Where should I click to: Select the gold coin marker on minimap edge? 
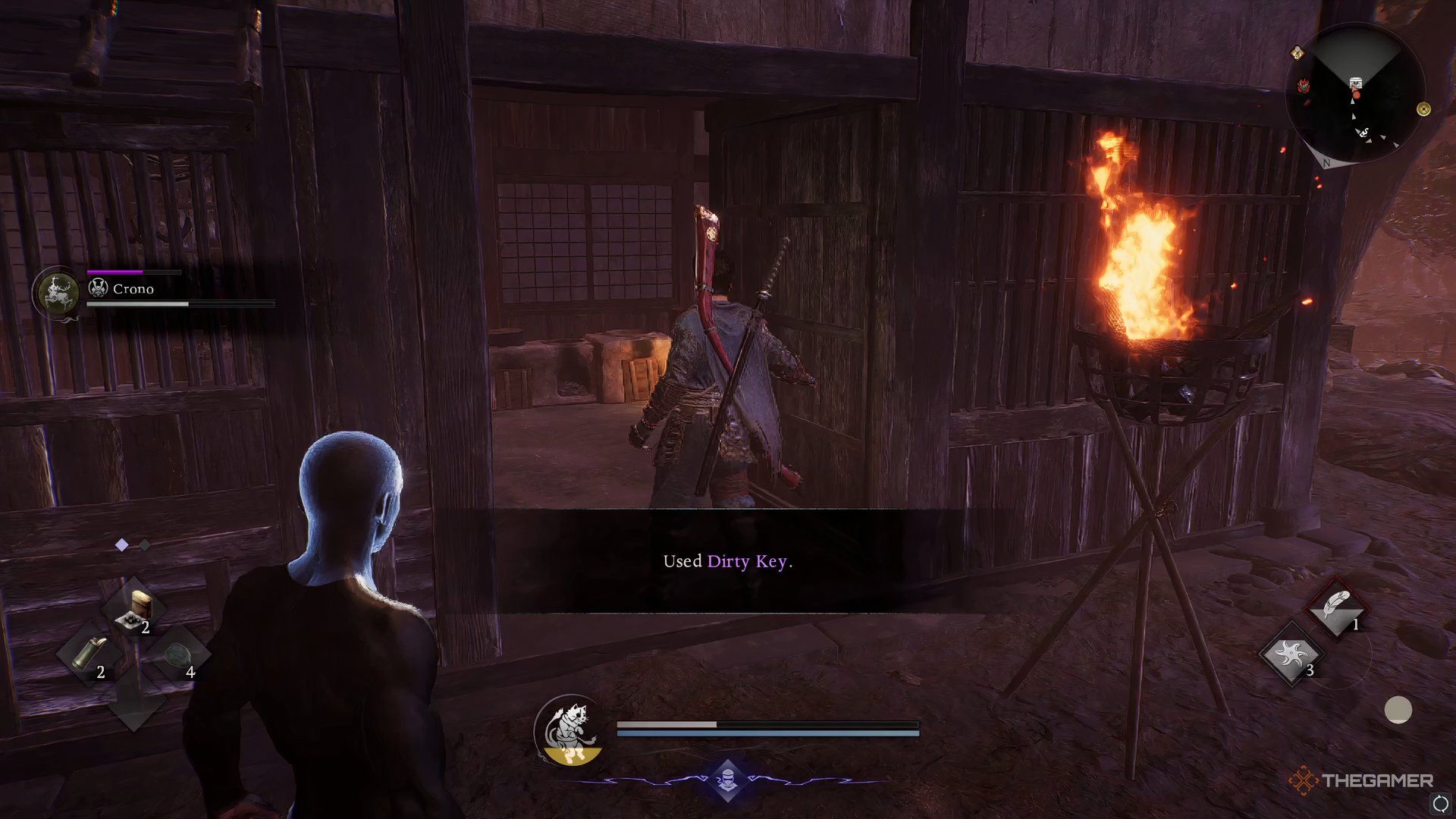[x=1423, y=109]
